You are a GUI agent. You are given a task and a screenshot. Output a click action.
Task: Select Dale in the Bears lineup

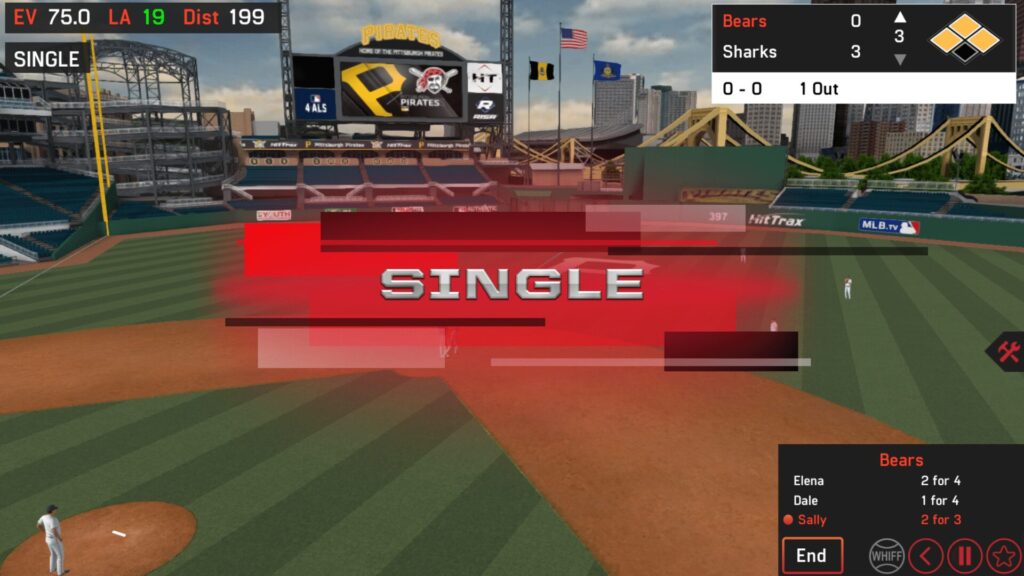(806, 500)
